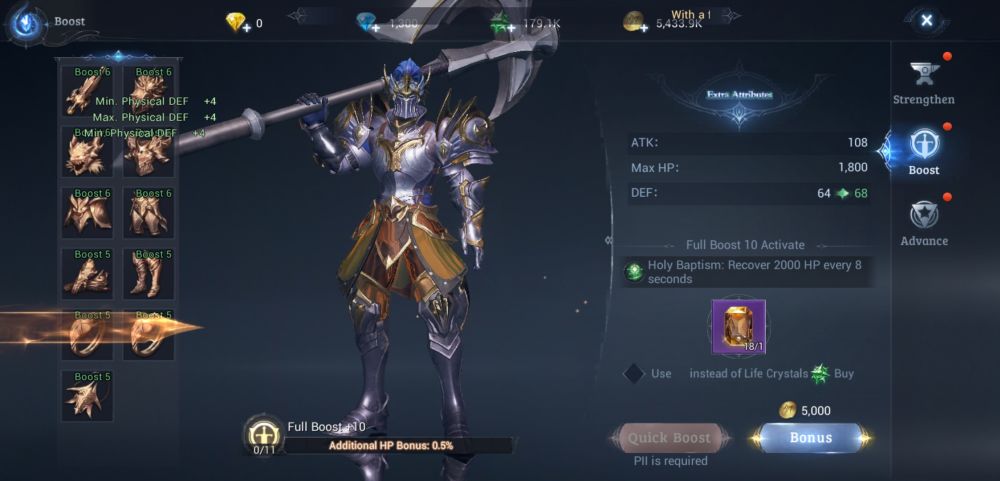
Task: Choose the chest armor equipment slot
Action: coord(87,212)
